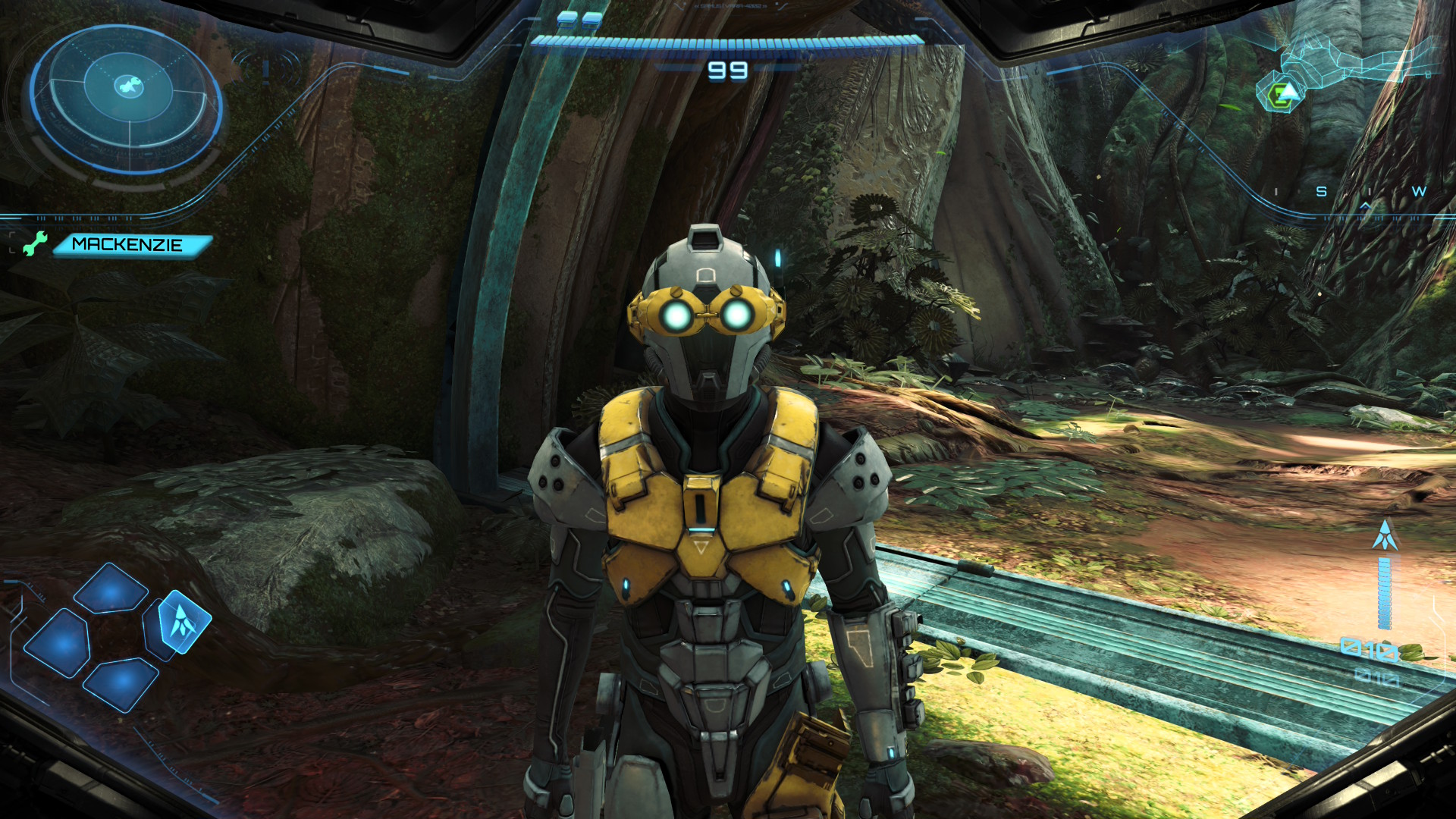Viewport: 1456px width, 819px height.
Task: Click the missile icon above the ammo gauge
Action: pyautogui.click(x=1385, y=535)
